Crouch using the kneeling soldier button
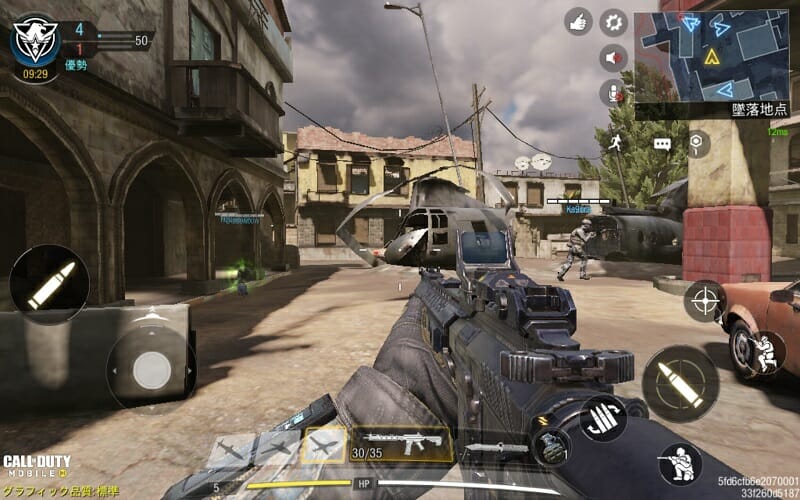 coord(680,462)
